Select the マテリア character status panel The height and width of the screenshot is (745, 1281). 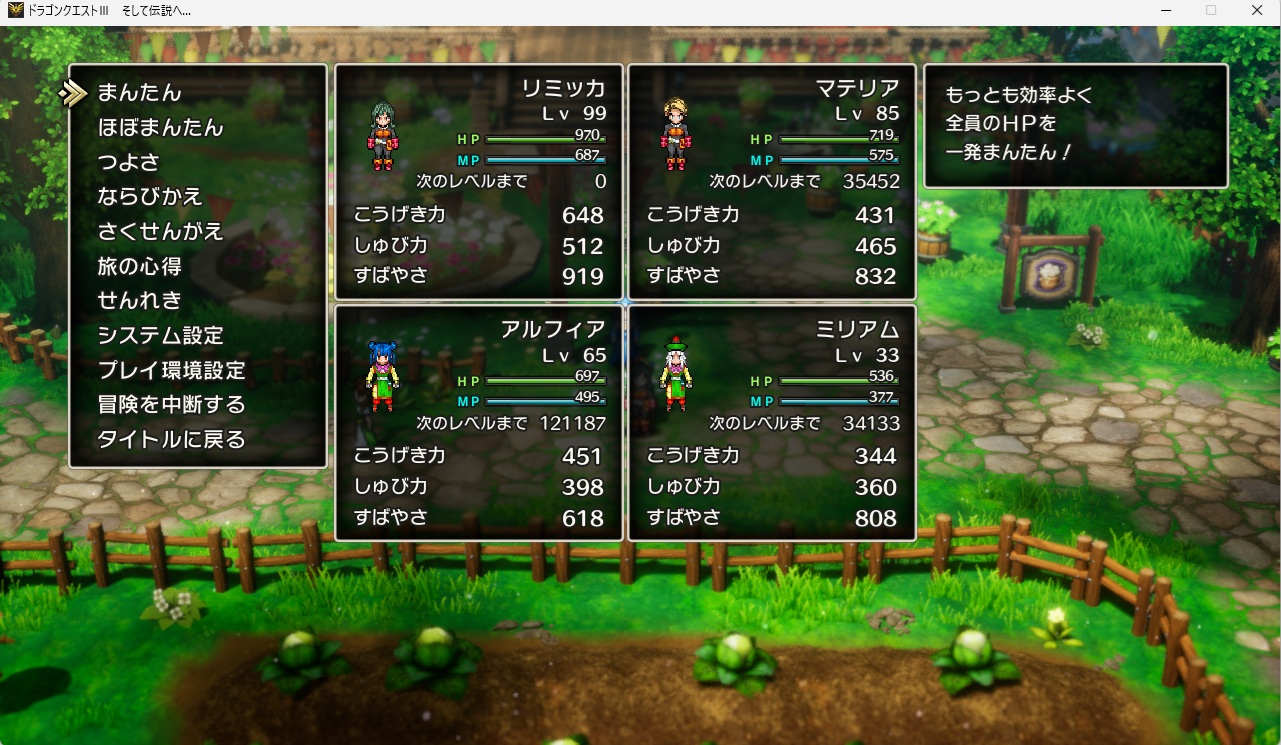click(x=771, y=182)
